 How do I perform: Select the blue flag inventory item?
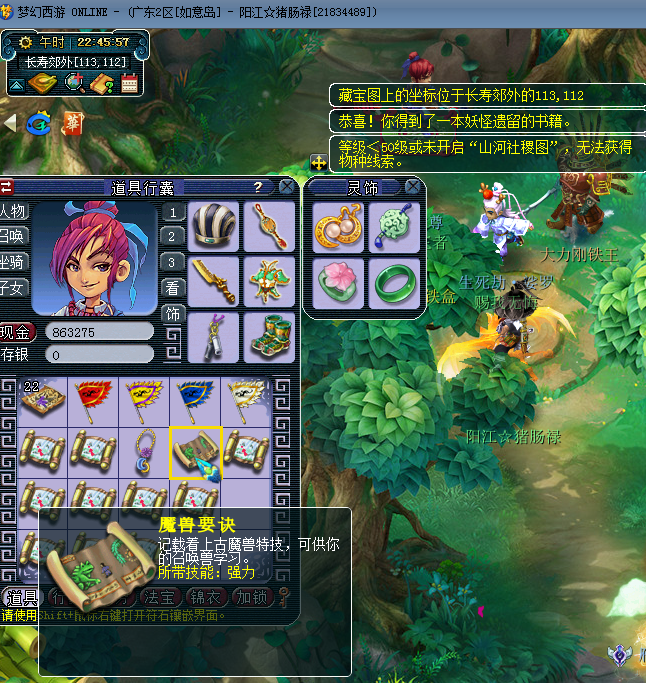point(195,399)
